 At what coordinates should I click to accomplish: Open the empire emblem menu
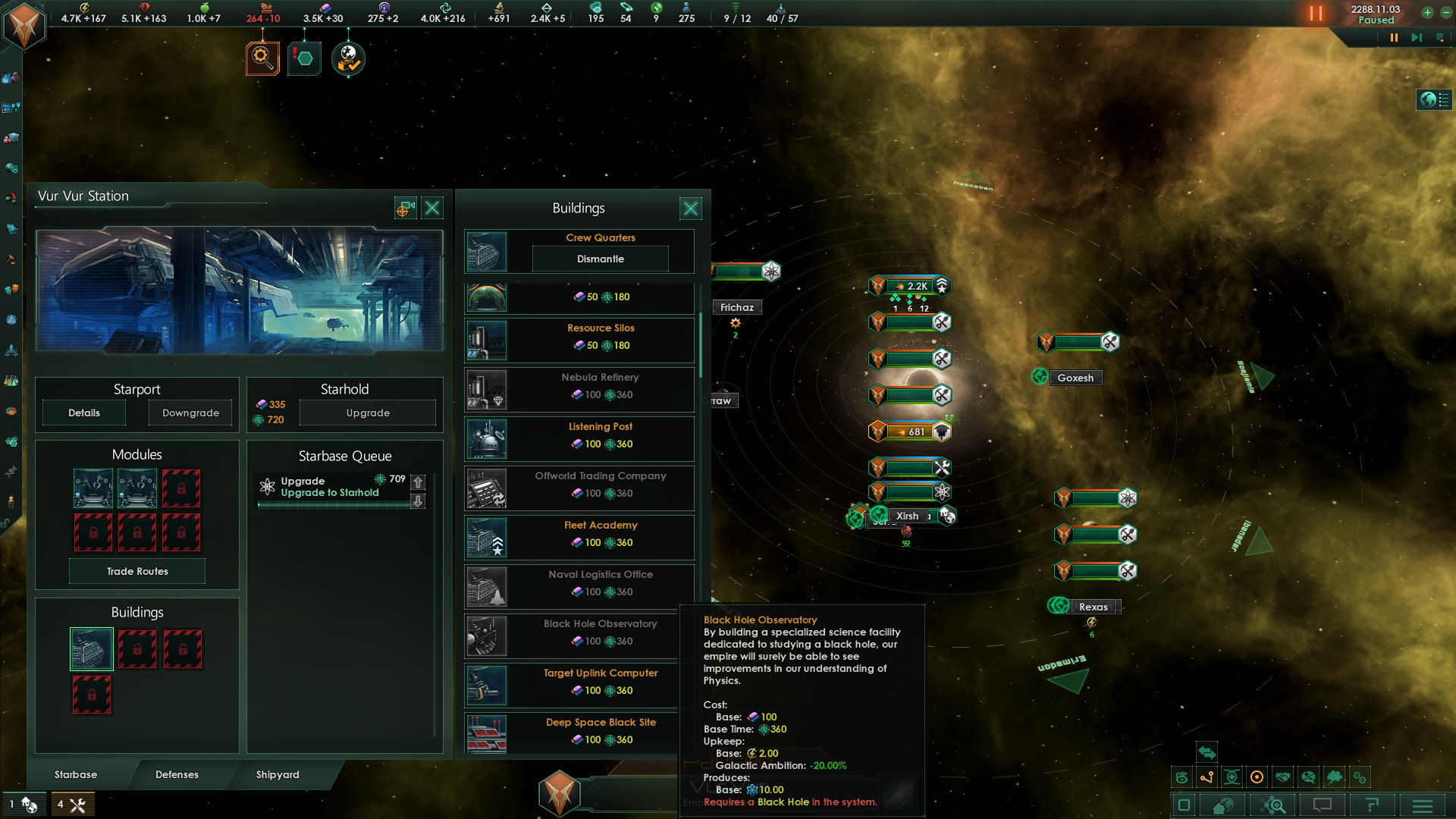24,25
